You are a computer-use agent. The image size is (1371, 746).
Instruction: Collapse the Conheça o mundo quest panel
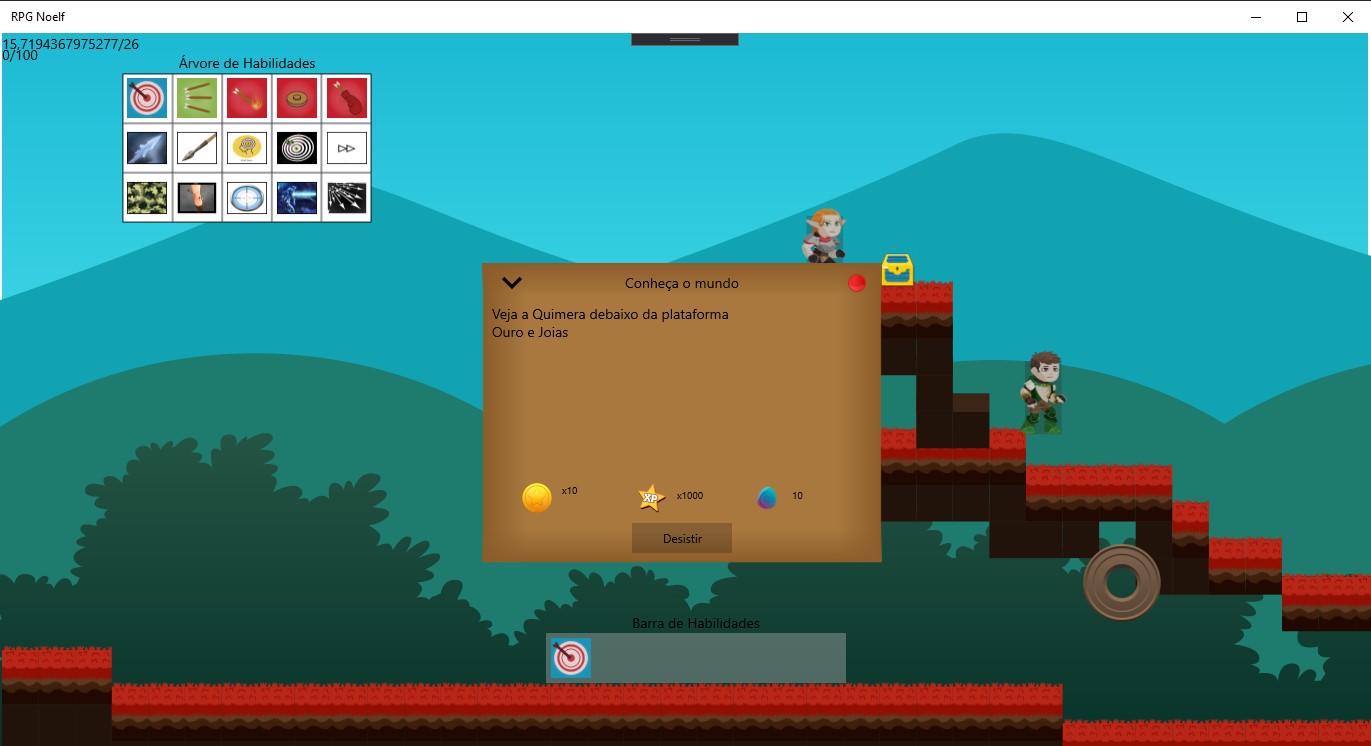pos(511,283)
